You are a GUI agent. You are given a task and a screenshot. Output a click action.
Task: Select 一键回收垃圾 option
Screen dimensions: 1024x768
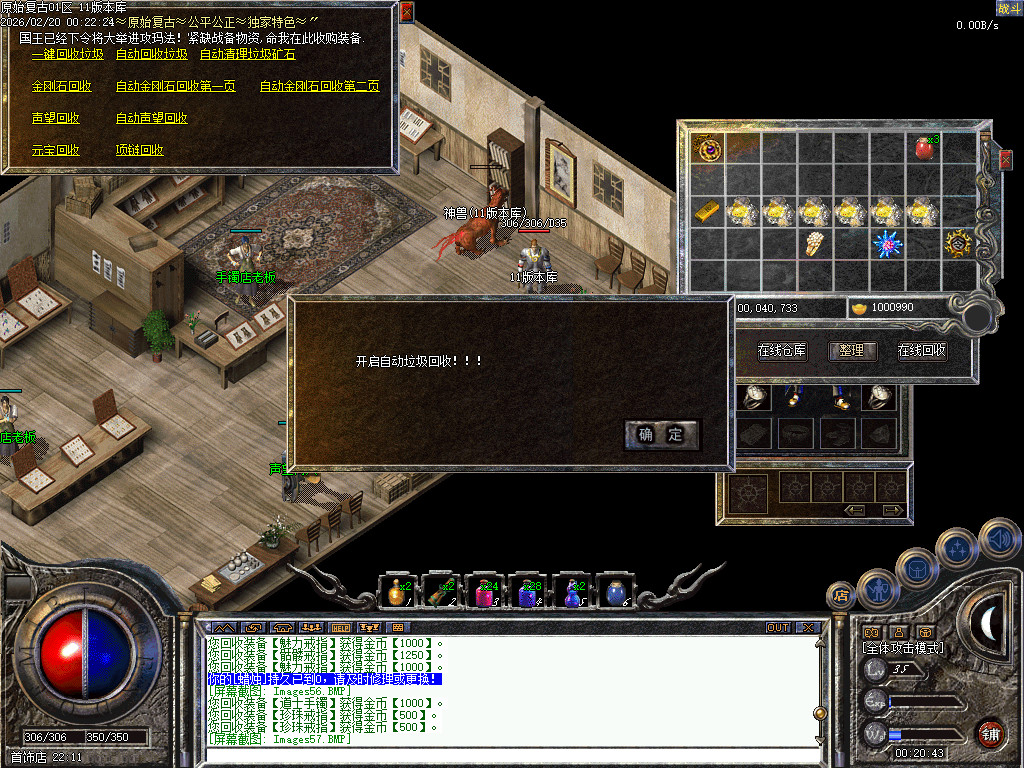67,55
